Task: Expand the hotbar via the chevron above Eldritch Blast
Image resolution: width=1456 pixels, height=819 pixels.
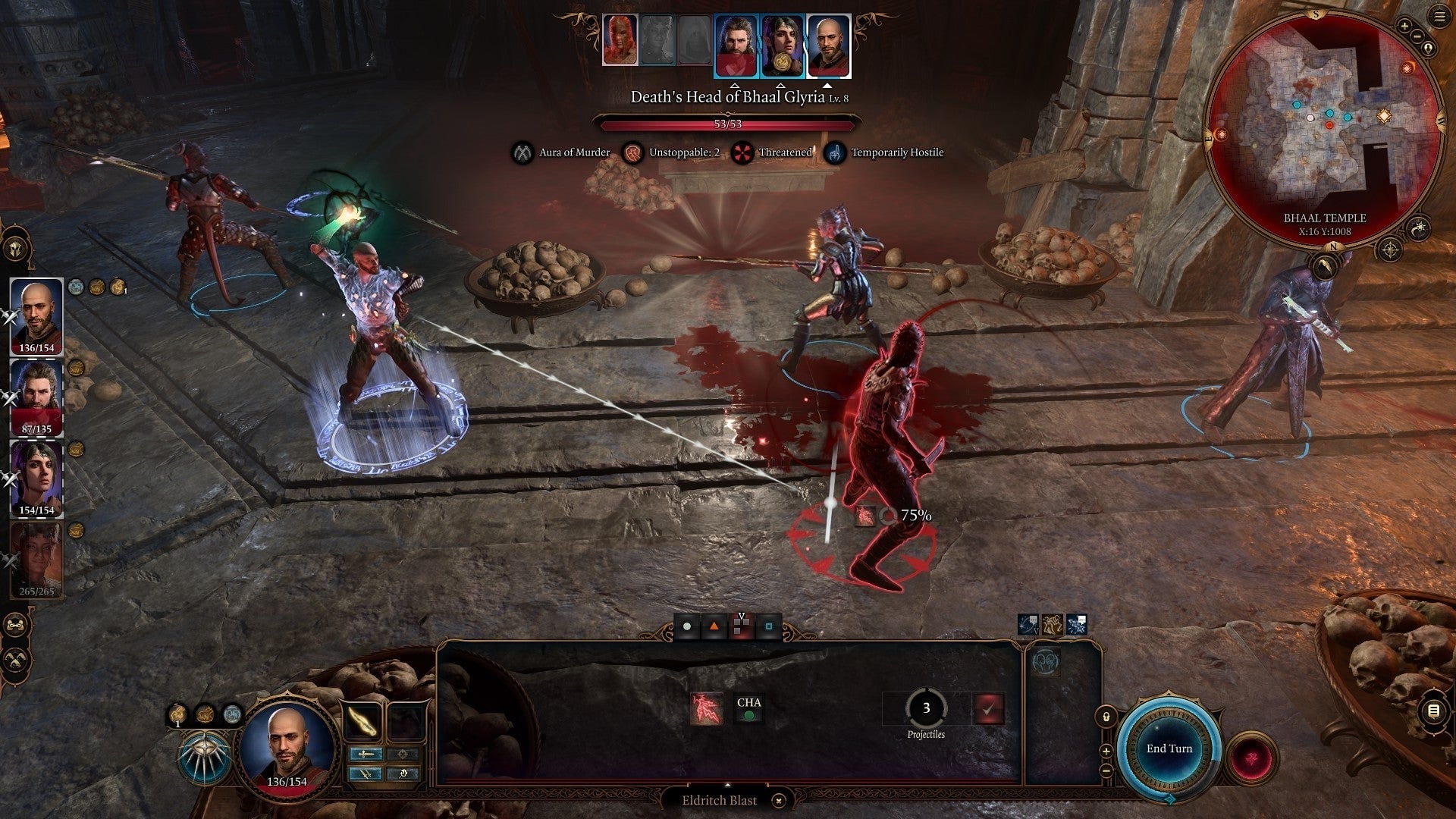Action: click(x=728, y=784)
